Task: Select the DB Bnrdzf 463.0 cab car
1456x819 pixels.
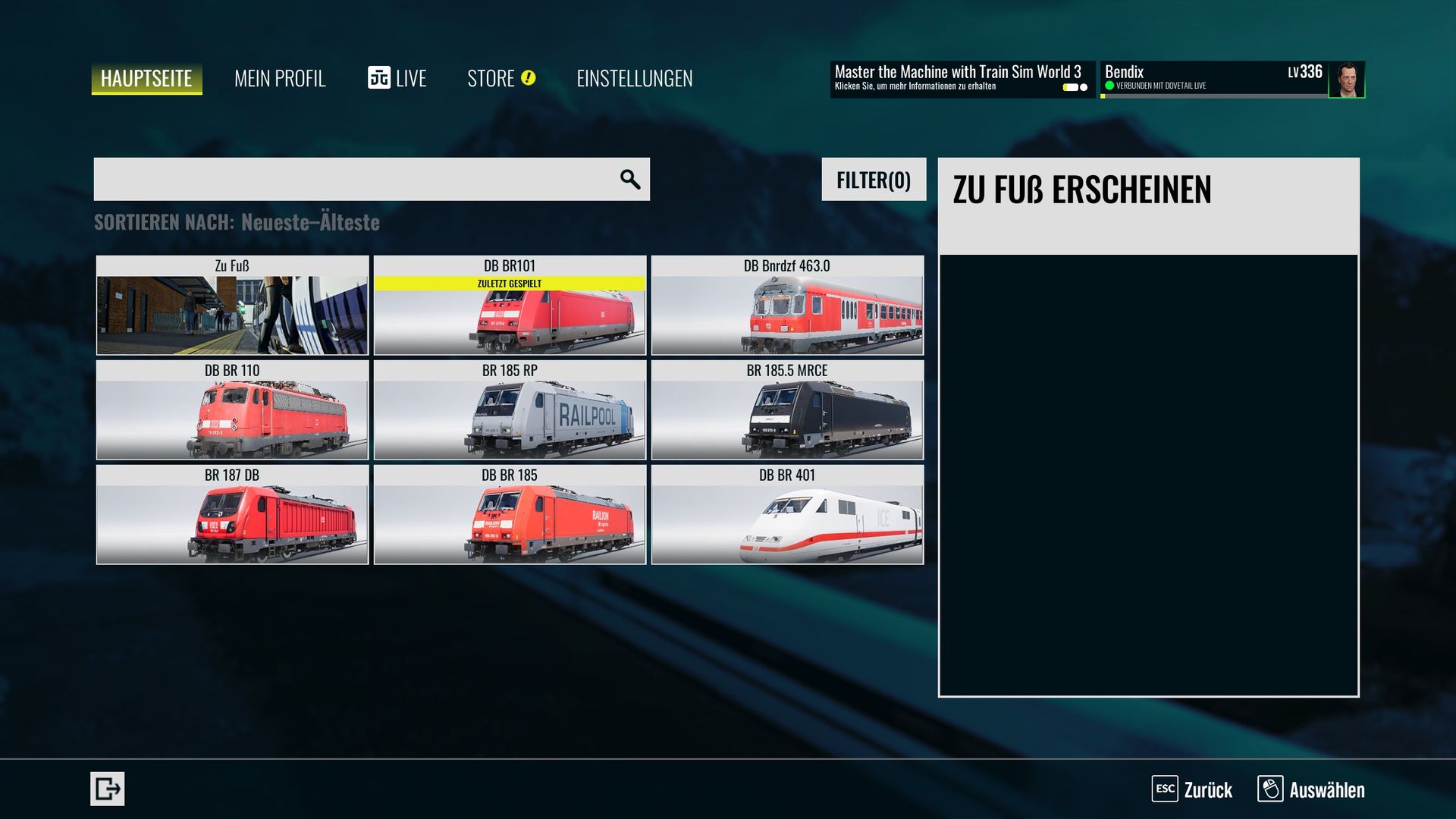Action: [787, 306]
